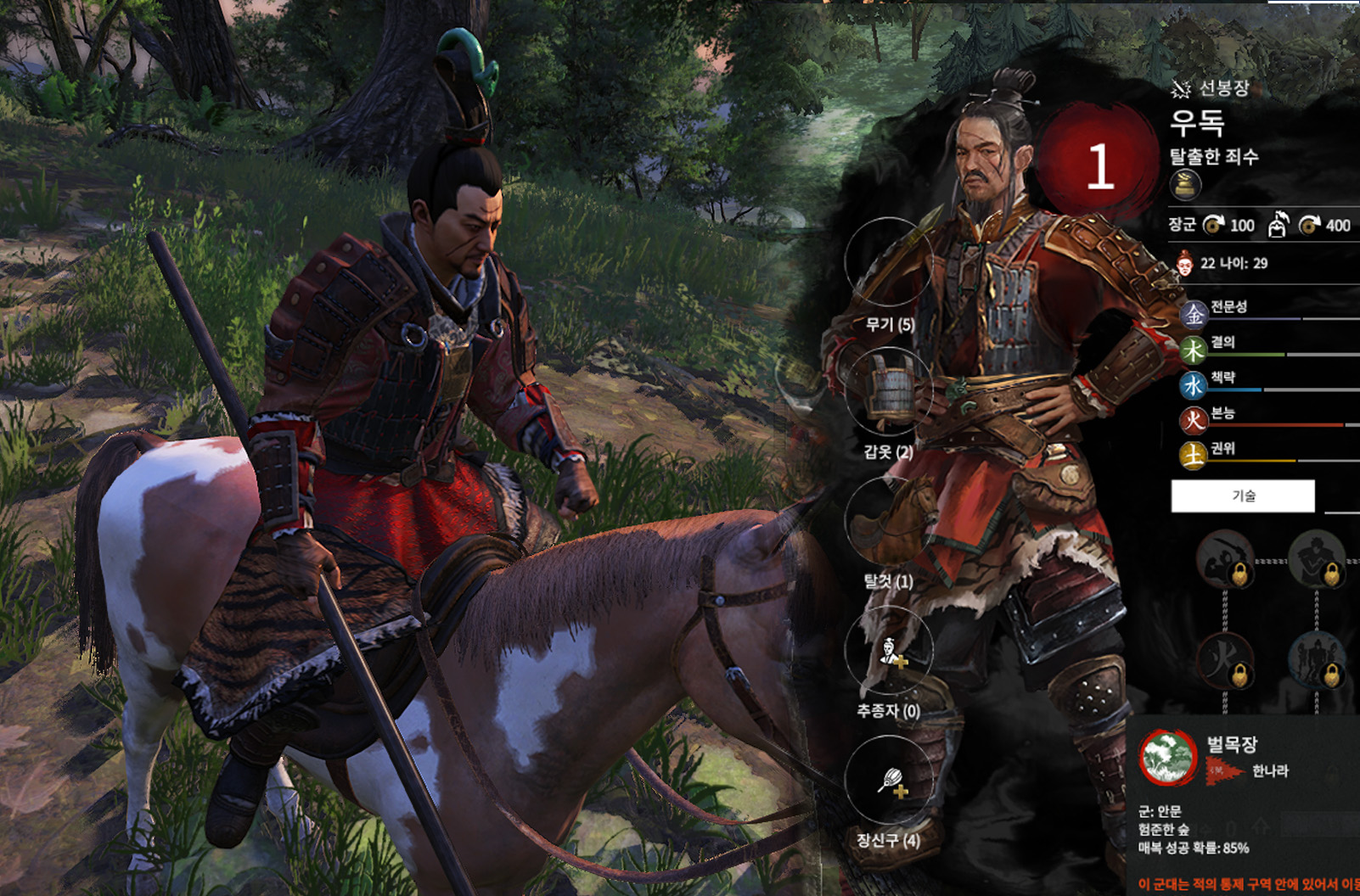Click the 金 전문성 attribute icon
The width and height of the screenshot is (1360, 896).
[x=1194, y=315]
